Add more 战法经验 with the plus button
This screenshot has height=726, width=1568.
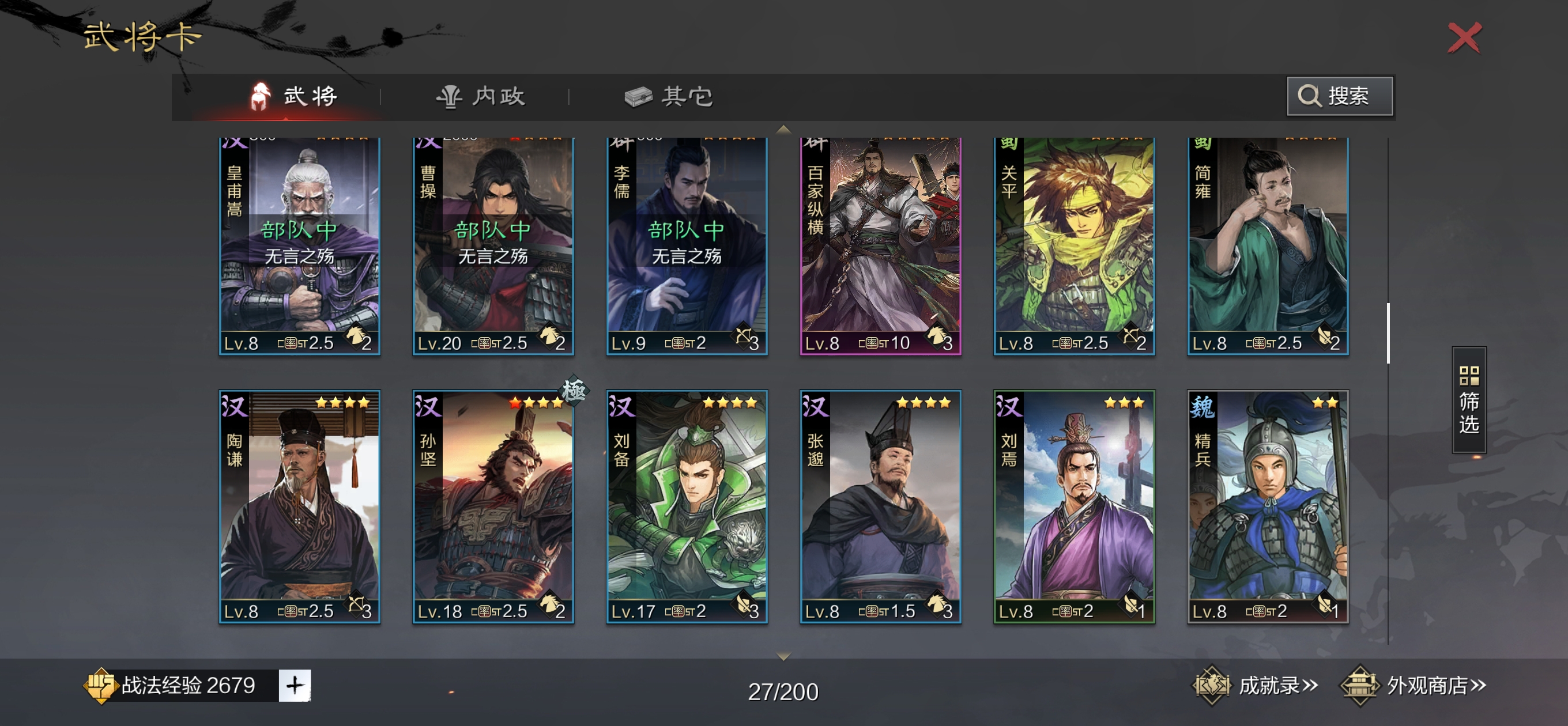point(295,685)
